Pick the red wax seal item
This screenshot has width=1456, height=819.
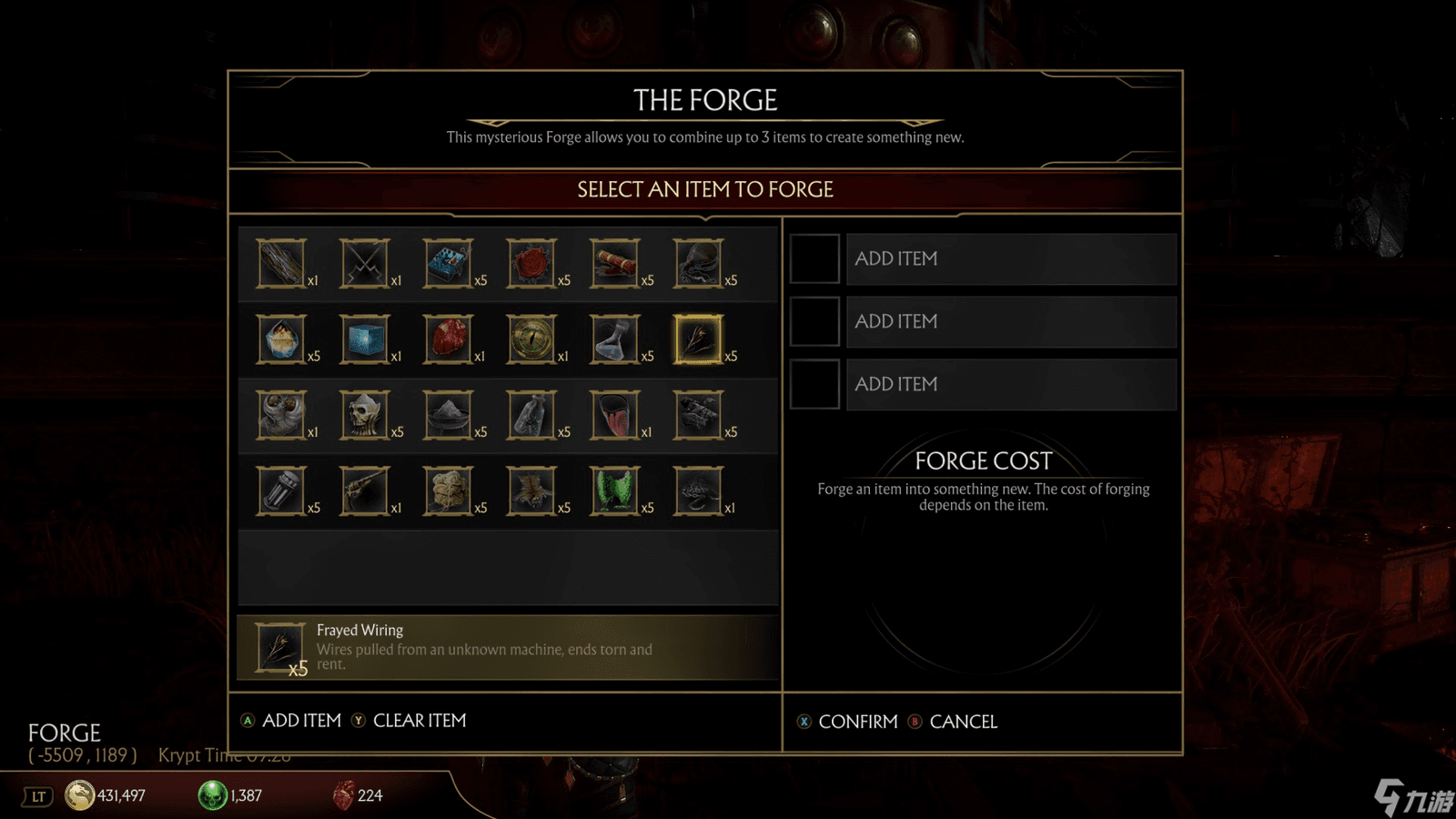pyautogui.click(x=531, y=264)
